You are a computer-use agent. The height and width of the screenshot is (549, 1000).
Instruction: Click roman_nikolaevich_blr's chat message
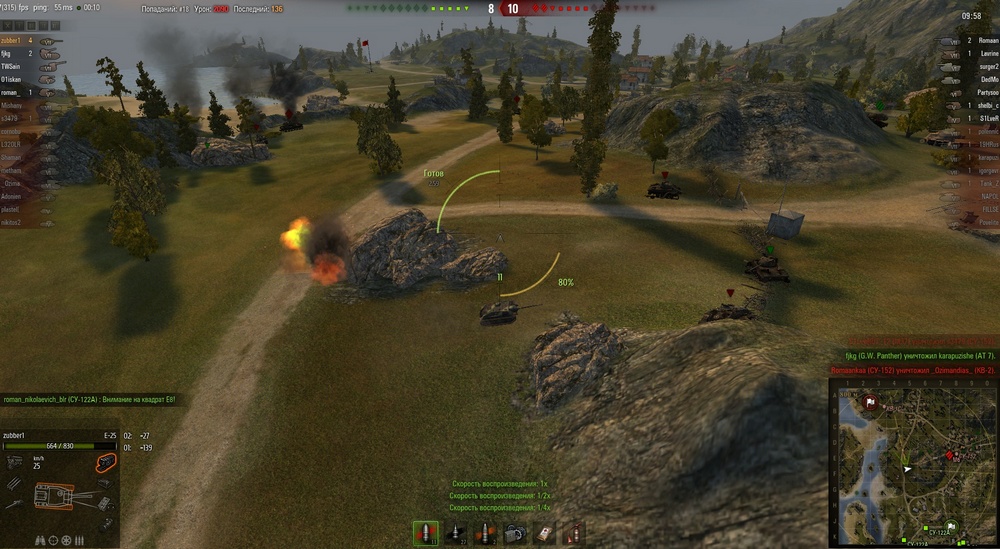pos(90,400)
